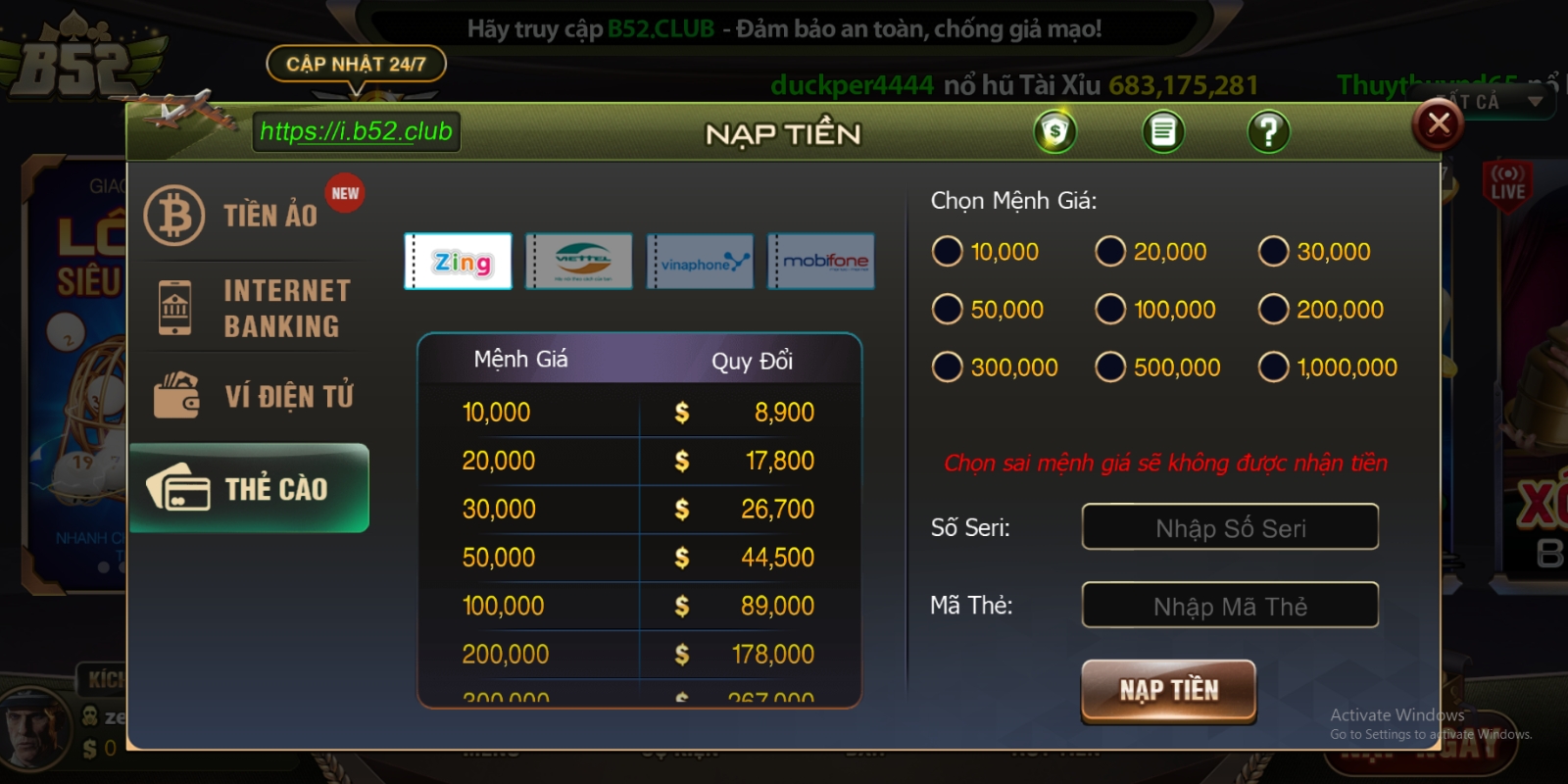Open the green list document icon

point(1163,131)
